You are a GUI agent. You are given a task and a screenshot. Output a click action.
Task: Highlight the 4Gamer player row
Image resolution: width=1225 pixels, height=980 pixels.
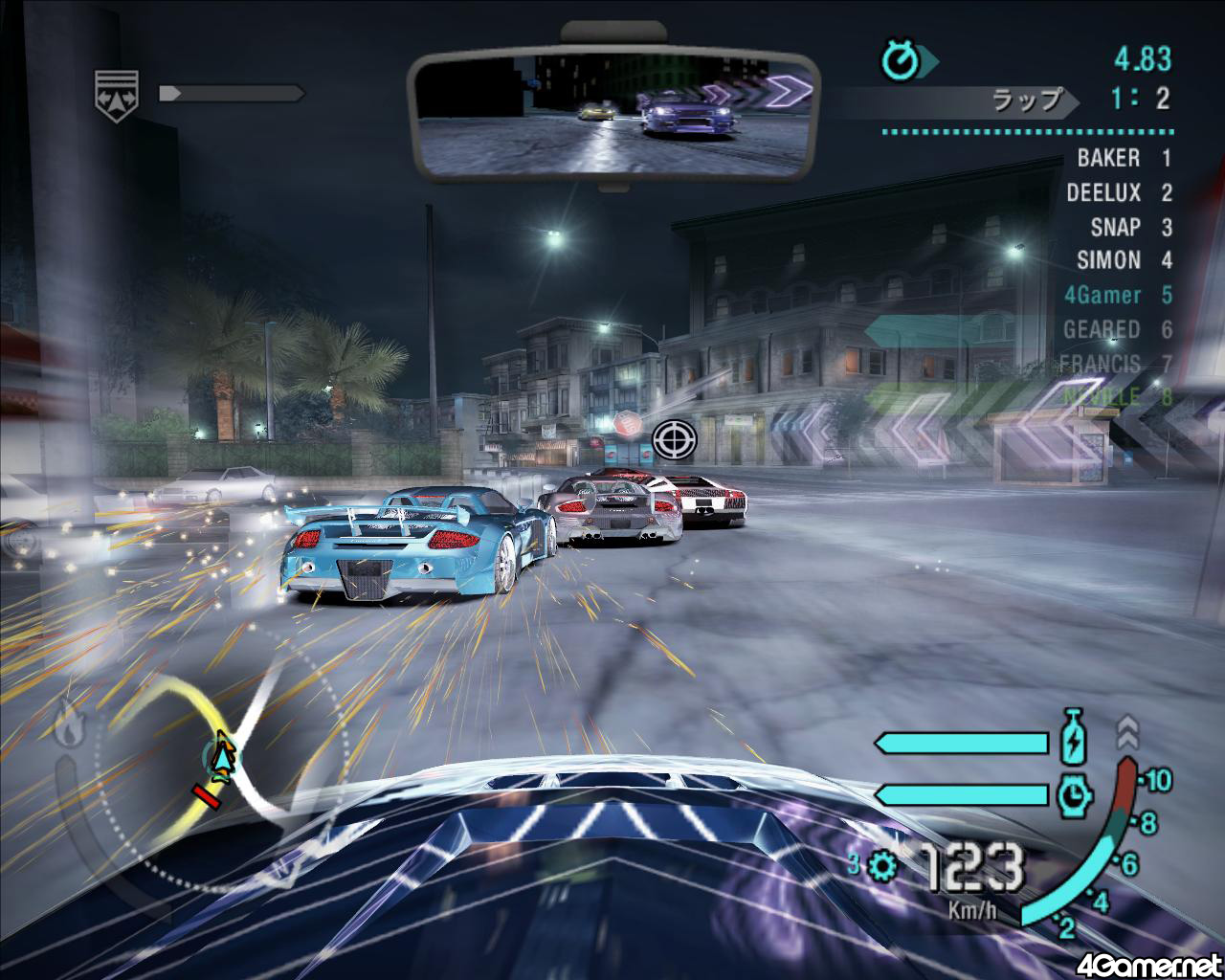[x=1116, y=295]
